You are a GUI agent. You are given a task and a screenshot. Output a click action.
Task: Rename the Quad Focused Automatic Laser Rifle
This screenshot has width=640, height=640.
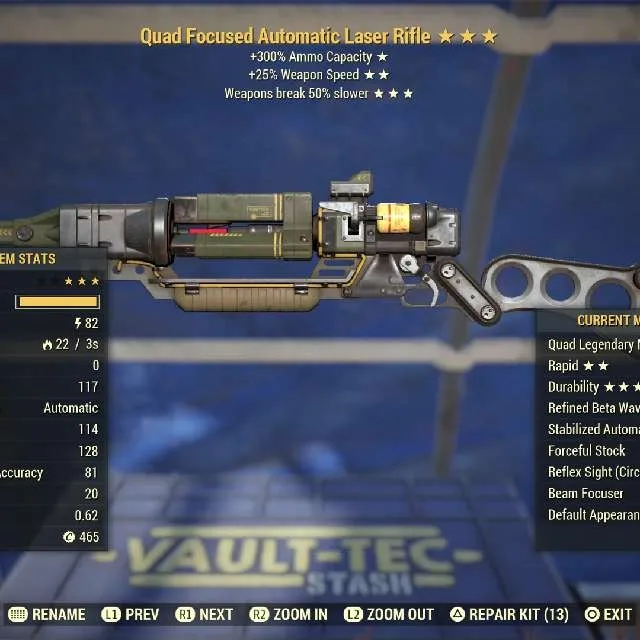coord(48,615)
